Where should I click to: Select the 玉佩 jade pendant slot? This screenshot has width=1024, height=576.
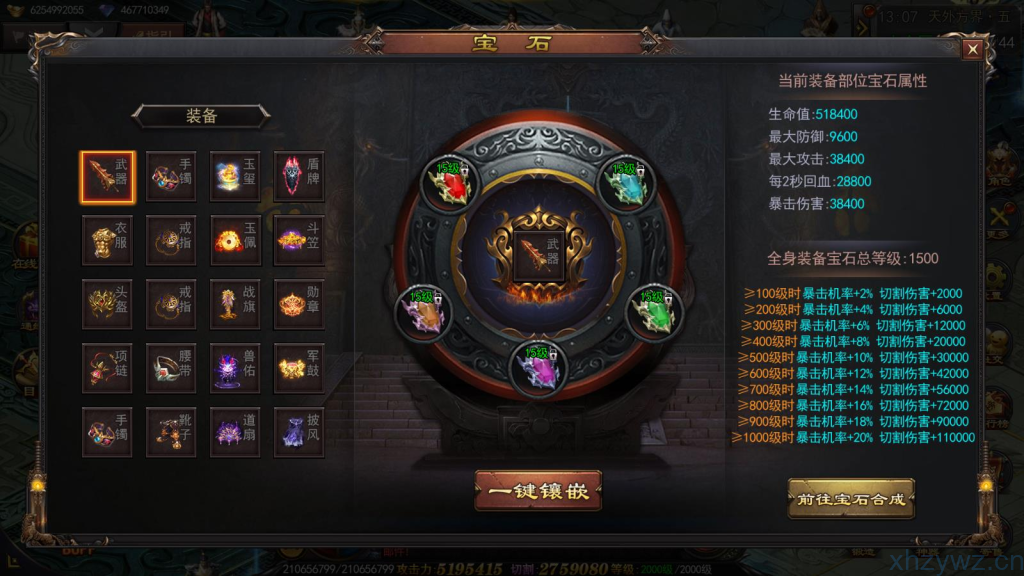coord(235,241)
